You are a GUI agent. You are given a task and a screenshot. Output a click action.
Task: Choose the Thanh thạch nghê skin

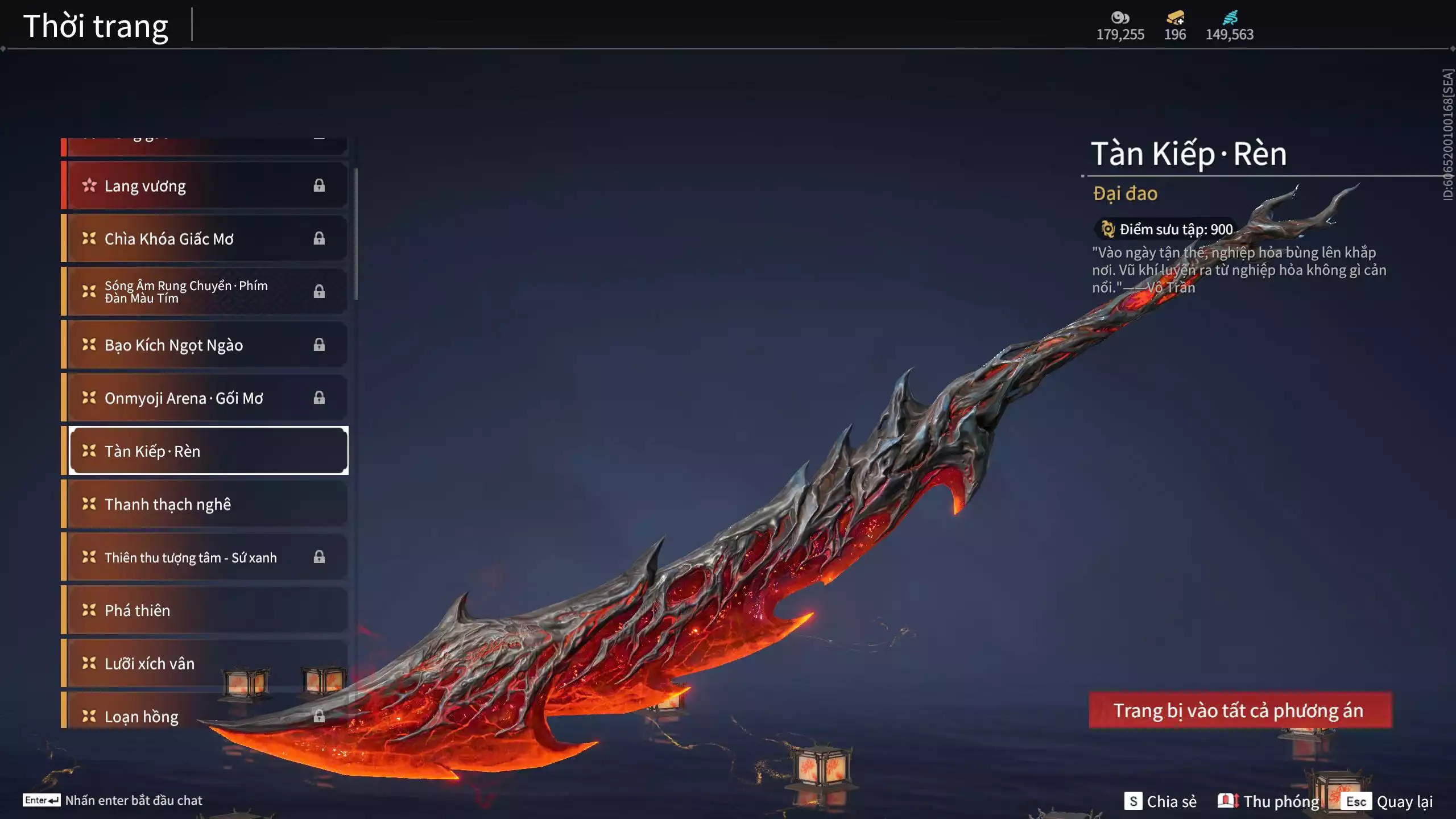tap(205, 504)
